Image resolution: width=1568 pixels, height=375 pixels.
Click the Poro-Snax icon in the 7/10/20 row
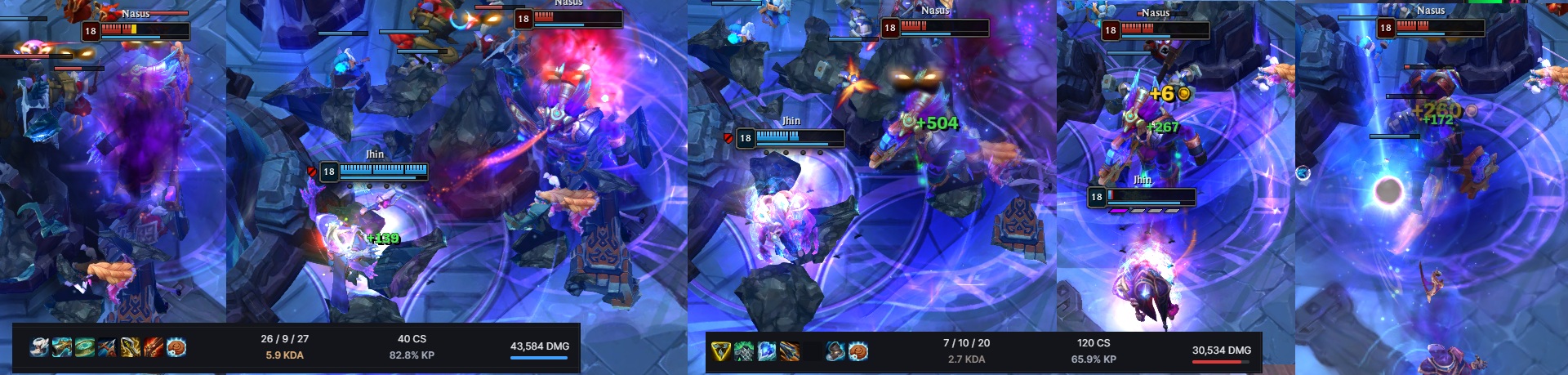pyautogui.click(x=857, y=351)
